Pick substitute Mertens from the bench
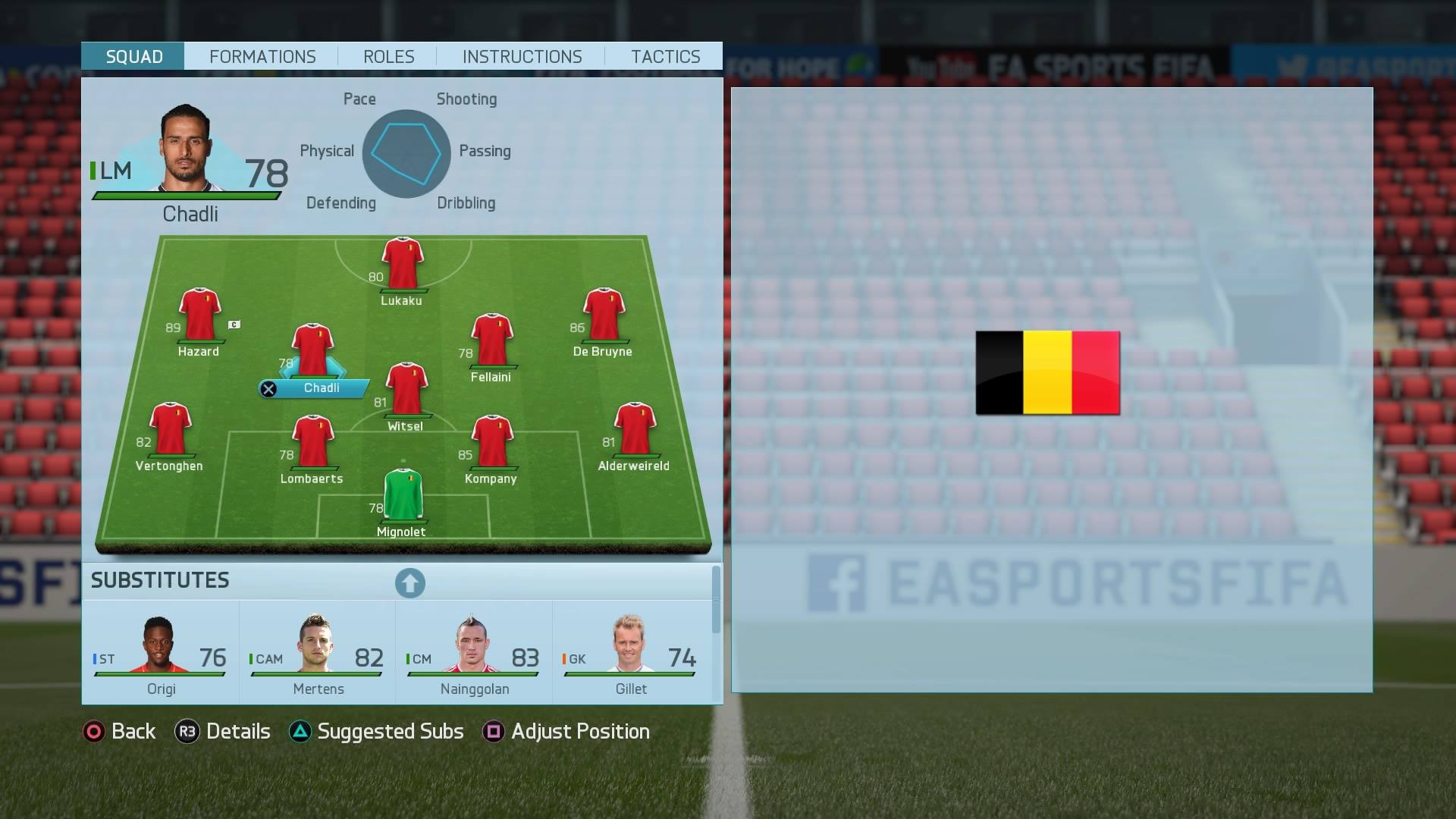The width and height of the screenshot is (1456, 819). point(318,652)
